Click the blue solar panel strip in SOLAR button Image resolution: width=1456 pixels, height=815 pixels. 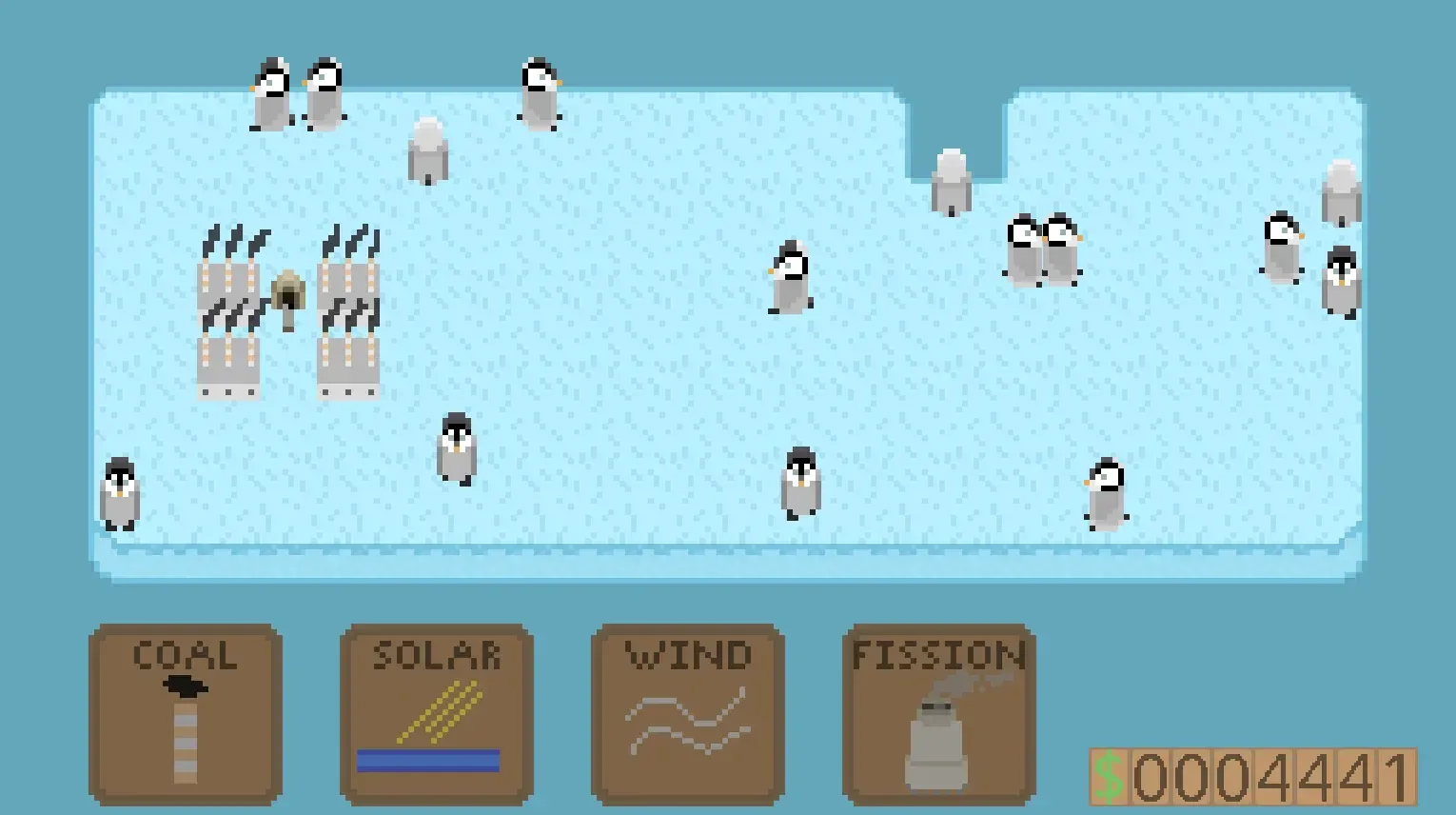[x=430, y=760]
